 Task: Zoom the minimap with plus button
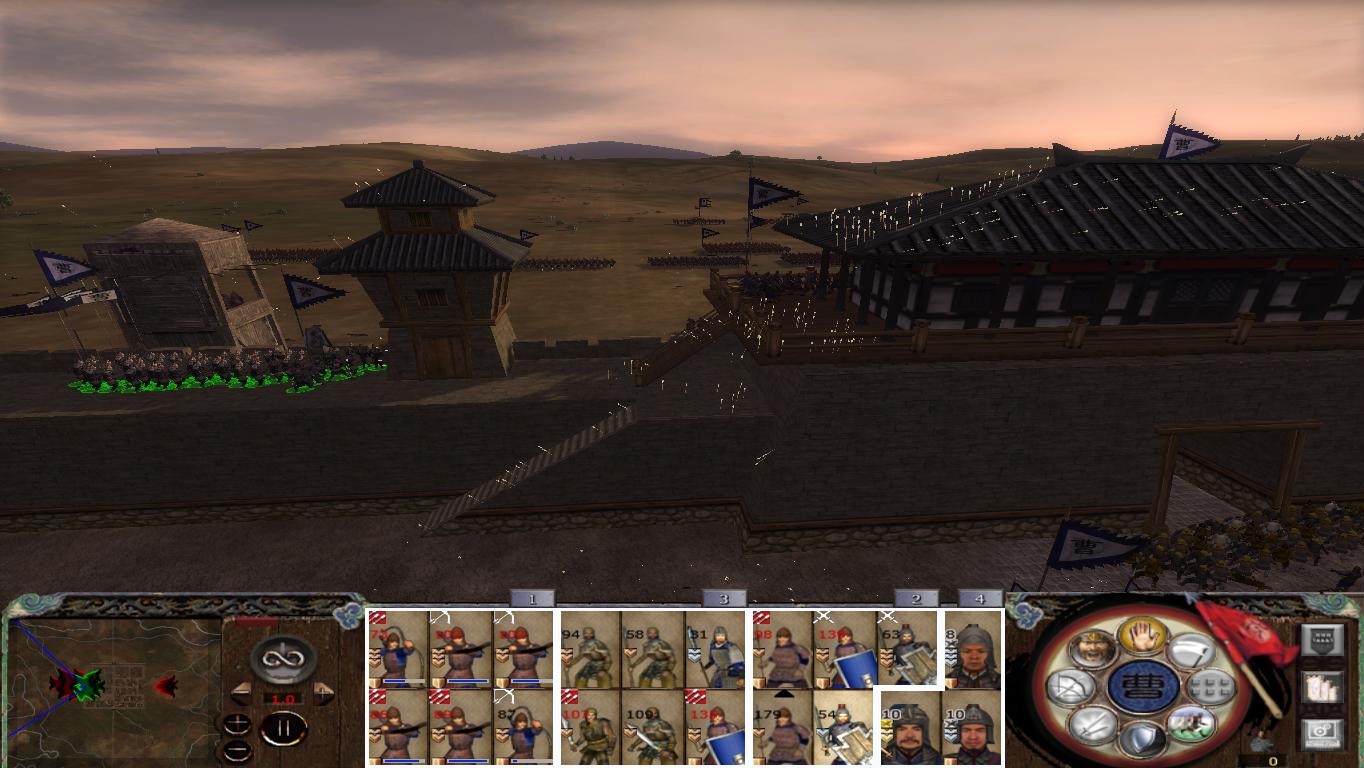(237, 722)
